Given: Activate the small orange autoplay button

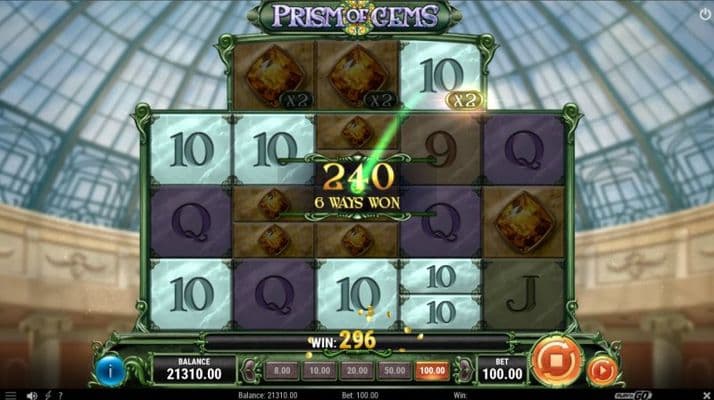Looking at the screenshot, I should pos(602,371).
